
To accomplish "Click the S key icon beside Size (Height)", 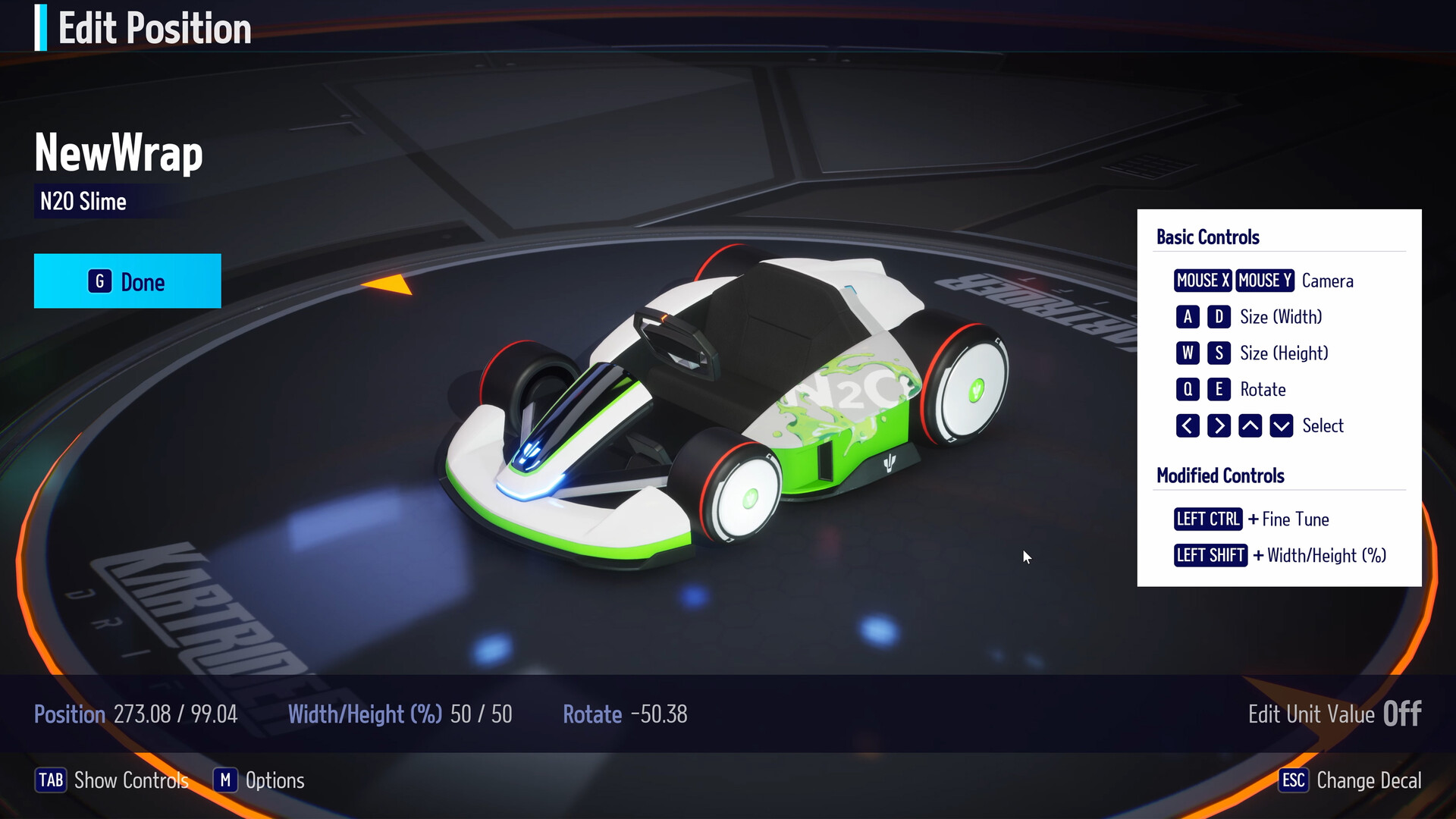I will 1220,353.
